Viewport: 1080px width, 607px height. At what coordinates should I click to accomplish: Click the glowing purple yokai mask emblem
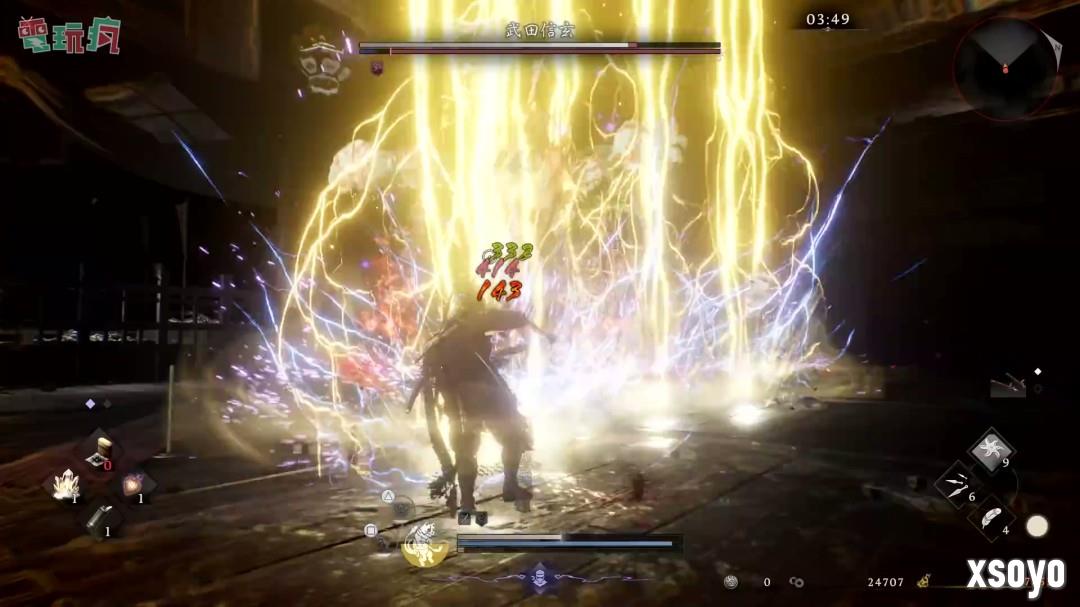point(540,576)
